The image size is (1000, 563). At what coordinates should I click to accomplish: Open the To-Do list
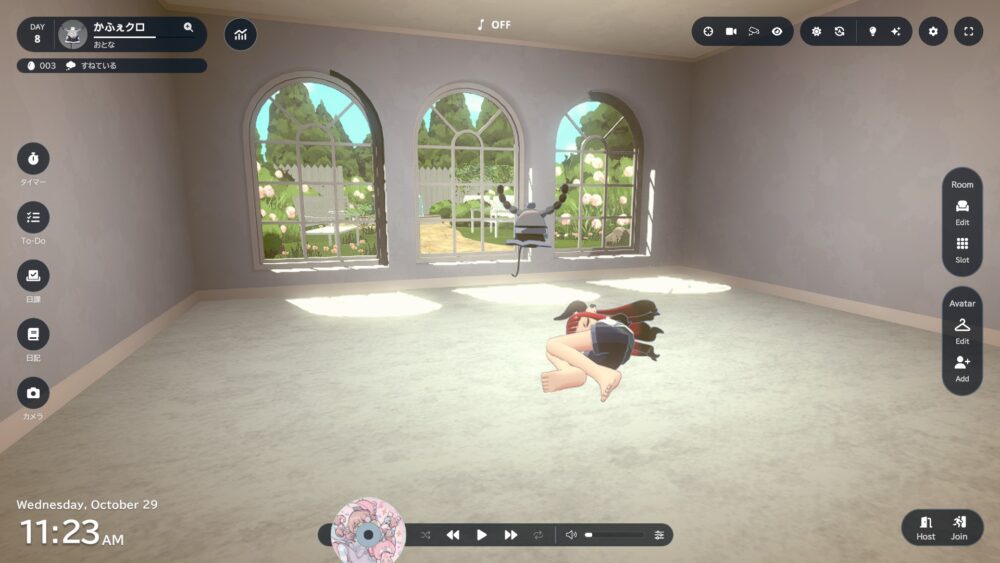tap(33, 217)
